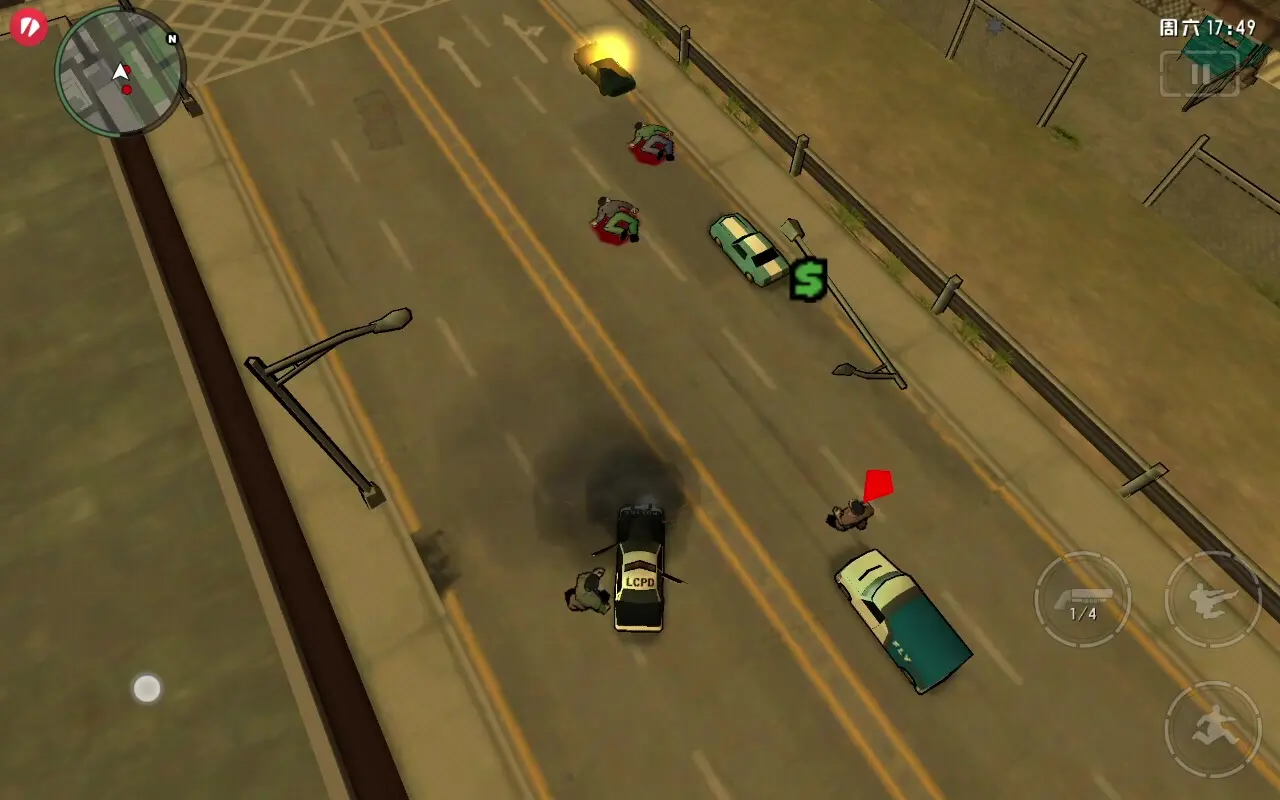
Task: Tap the kick attack icon
Action: coord(1213,600)
